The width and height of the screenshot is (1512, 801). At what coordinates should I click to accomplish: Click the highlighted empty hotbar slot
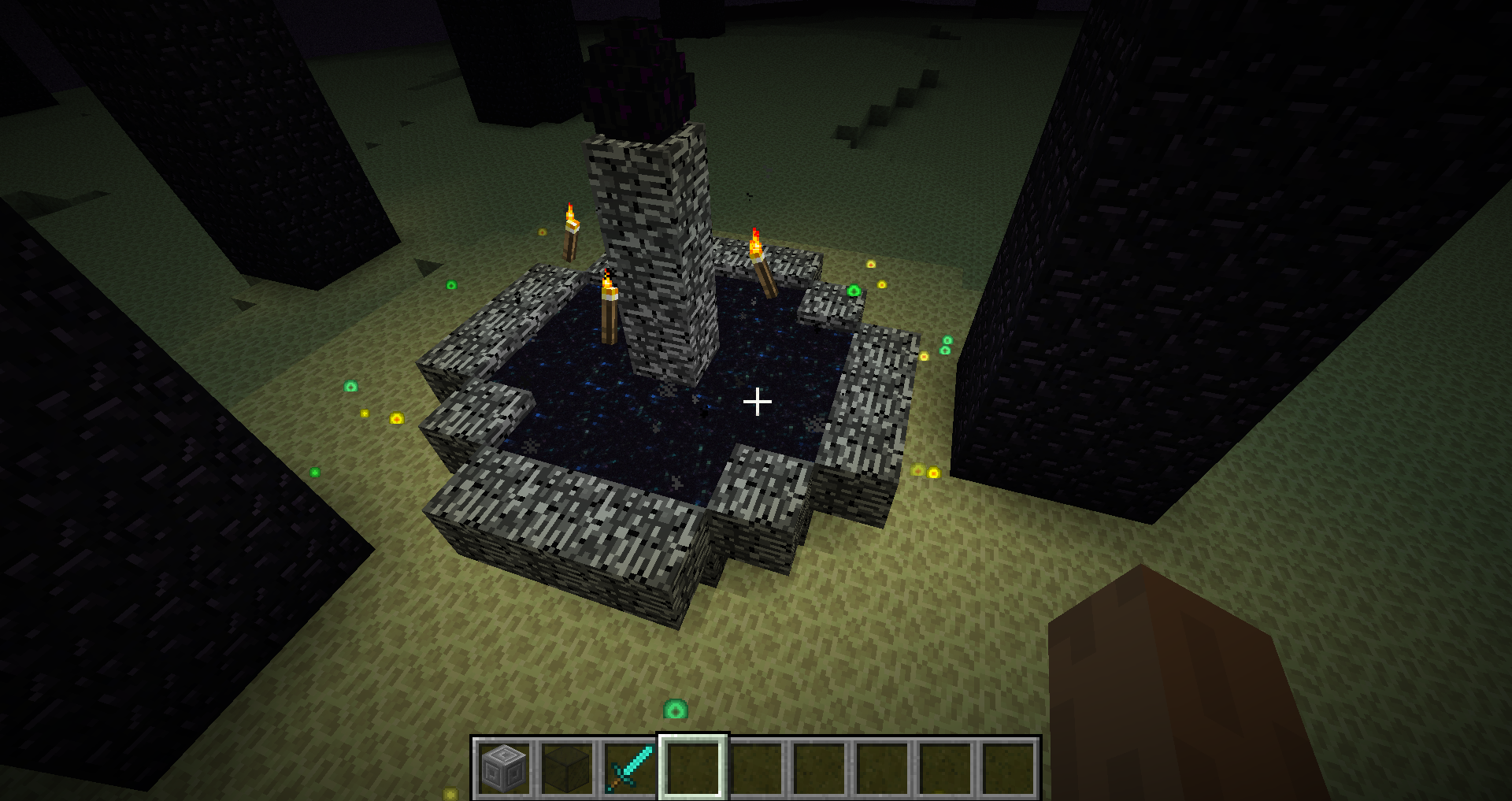(693, 768)
